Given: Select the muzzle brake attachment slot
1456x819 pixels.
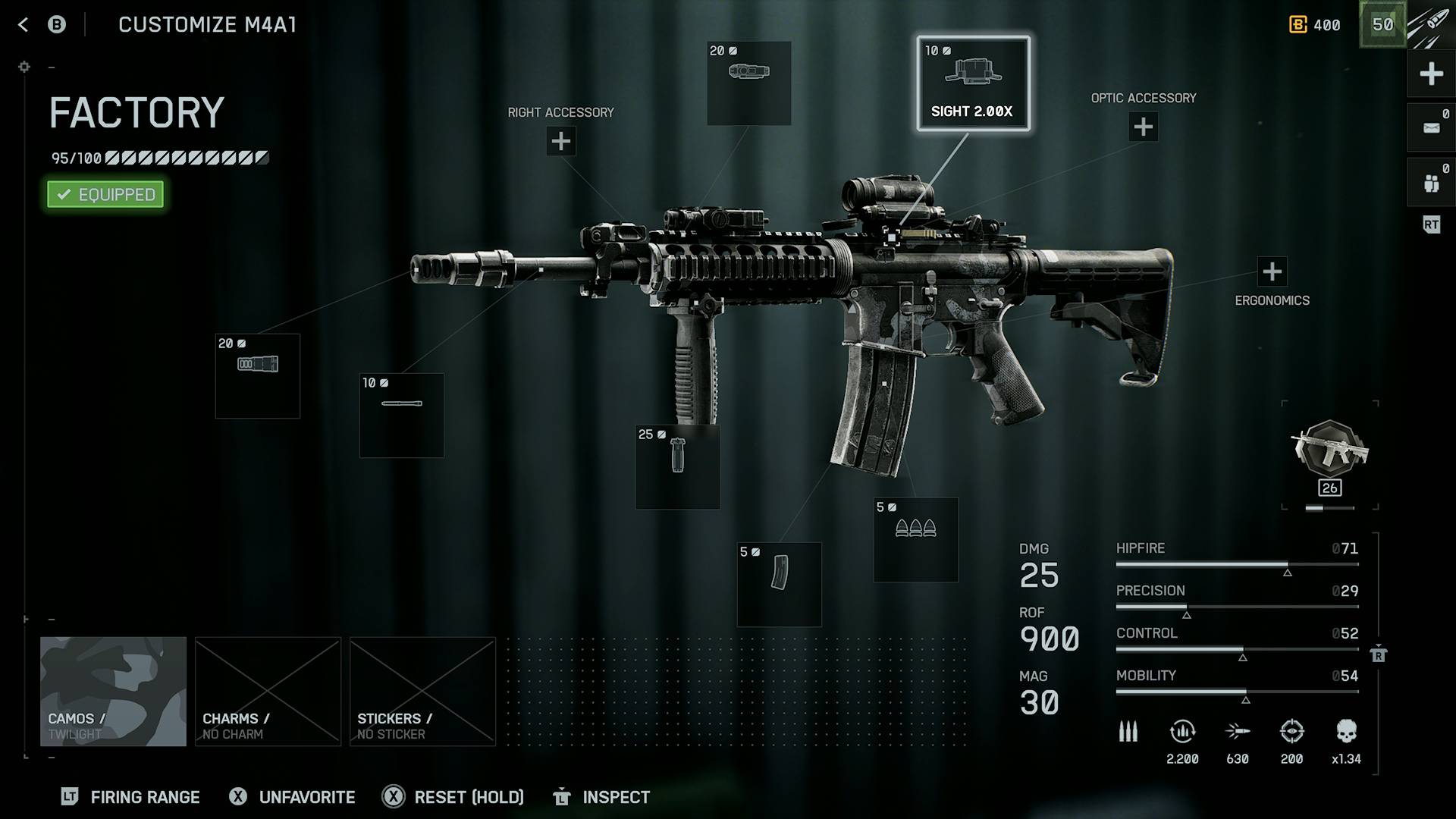Looking at the screenshot, I should tap(257, 375).
